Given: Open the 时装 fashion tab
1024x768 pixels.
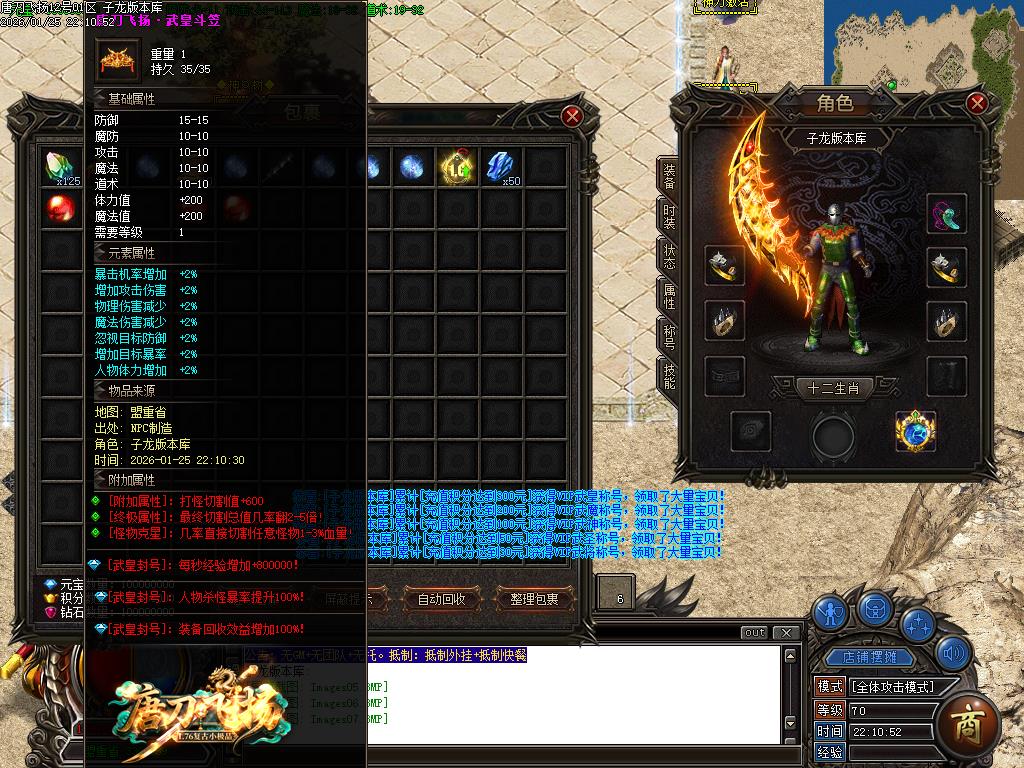Looking at the screenshot, I should pyautogui.click(x=669, y=217).
